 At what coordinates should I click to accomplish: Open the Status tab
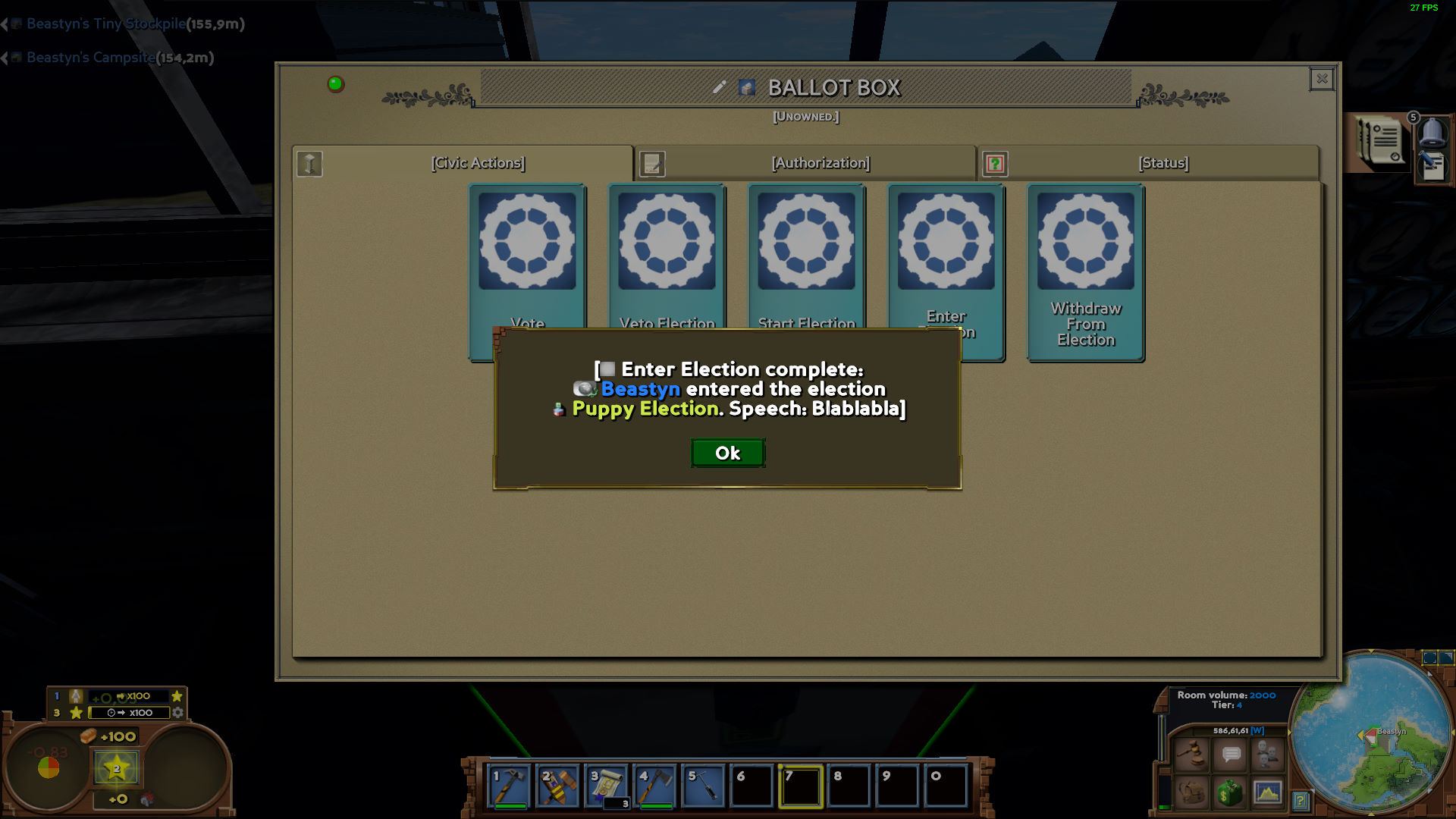1163,162
